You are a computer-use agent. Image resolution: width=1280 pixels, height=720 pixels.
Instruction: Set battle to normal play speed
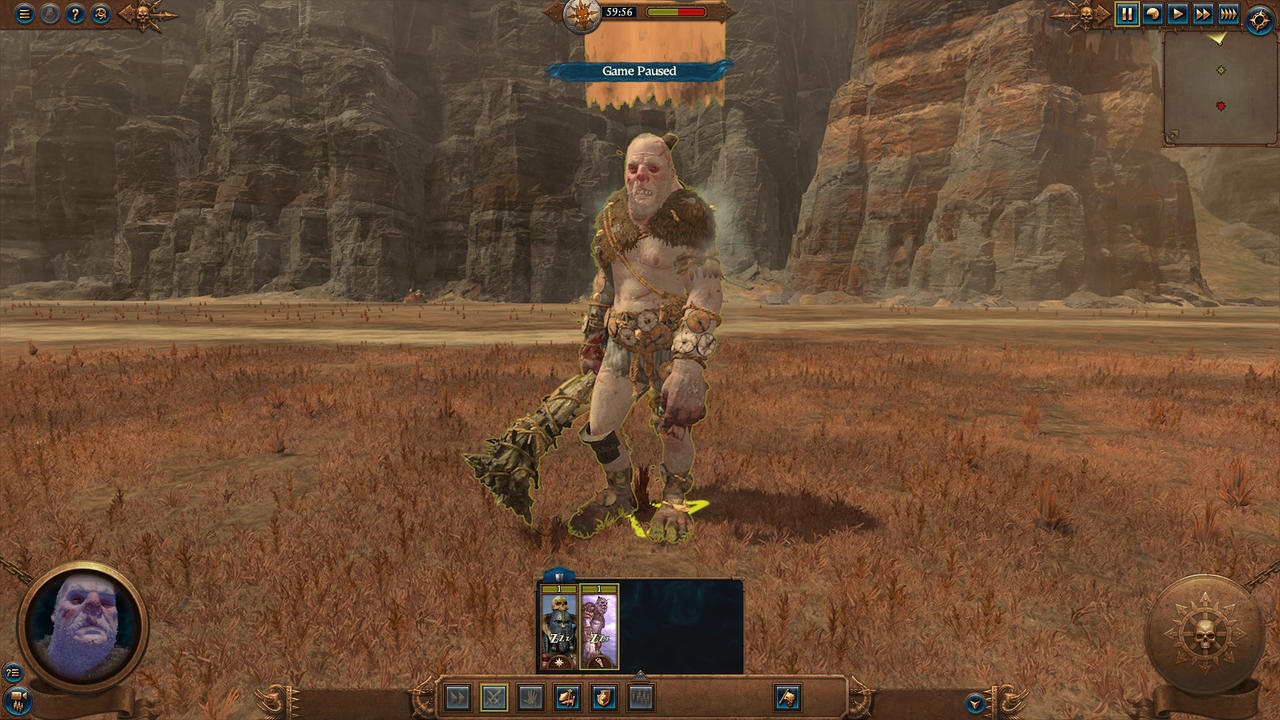coord(1178,15)
